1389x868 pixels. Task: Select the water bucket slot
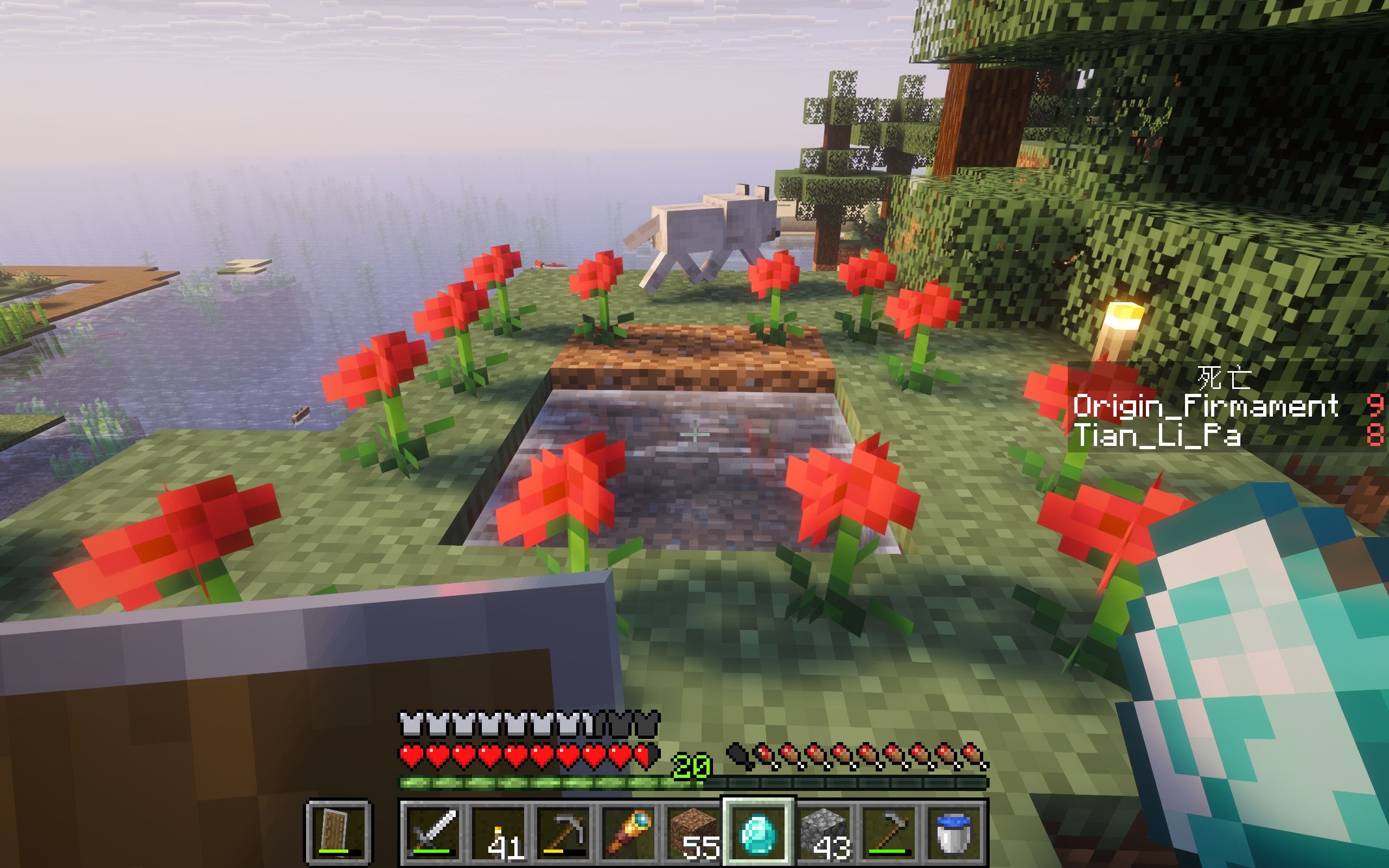pyautogui.click(x=953, y=831)
